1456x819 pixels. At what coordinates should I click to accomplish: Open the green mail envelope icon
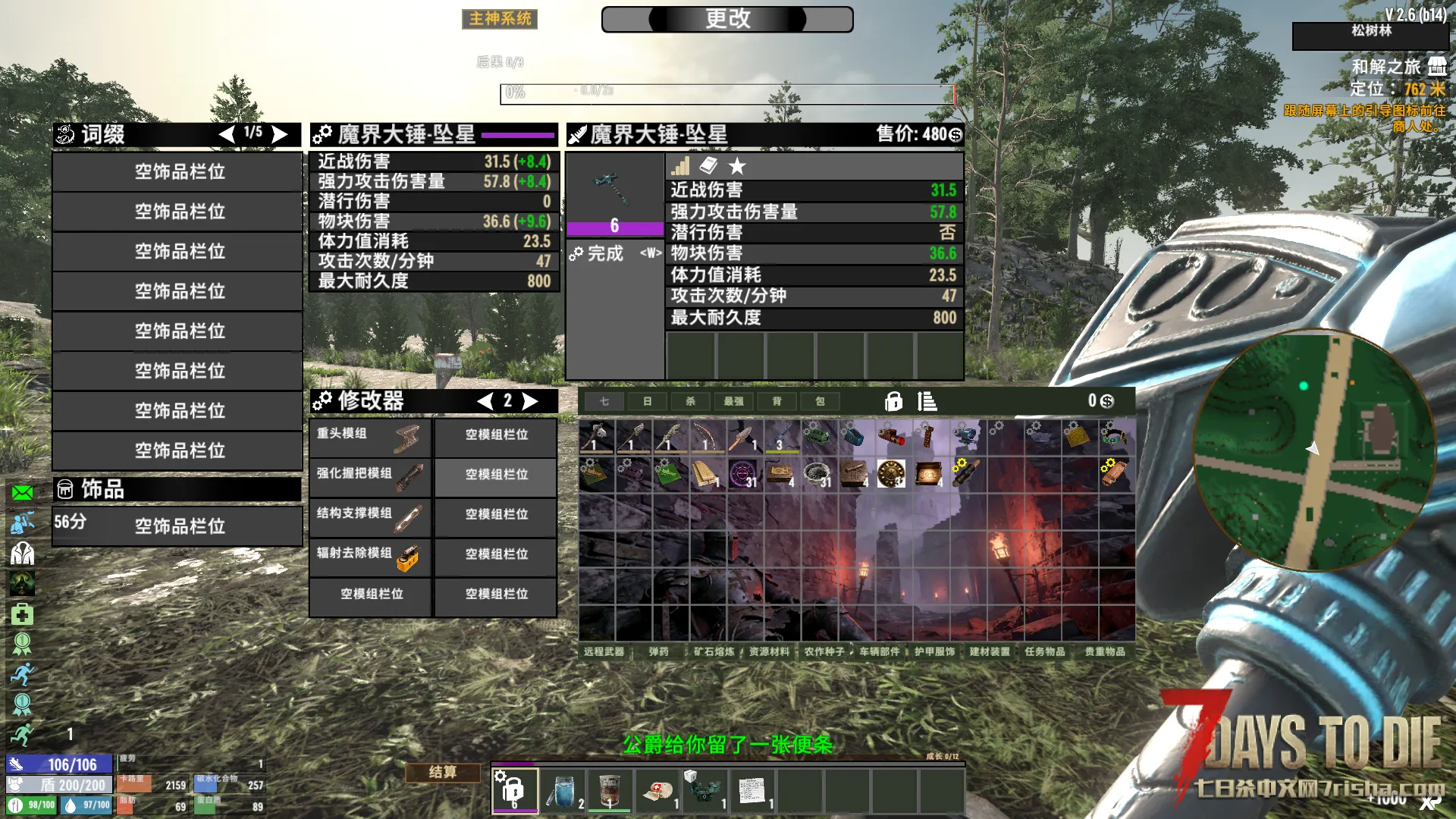[23, 493]
